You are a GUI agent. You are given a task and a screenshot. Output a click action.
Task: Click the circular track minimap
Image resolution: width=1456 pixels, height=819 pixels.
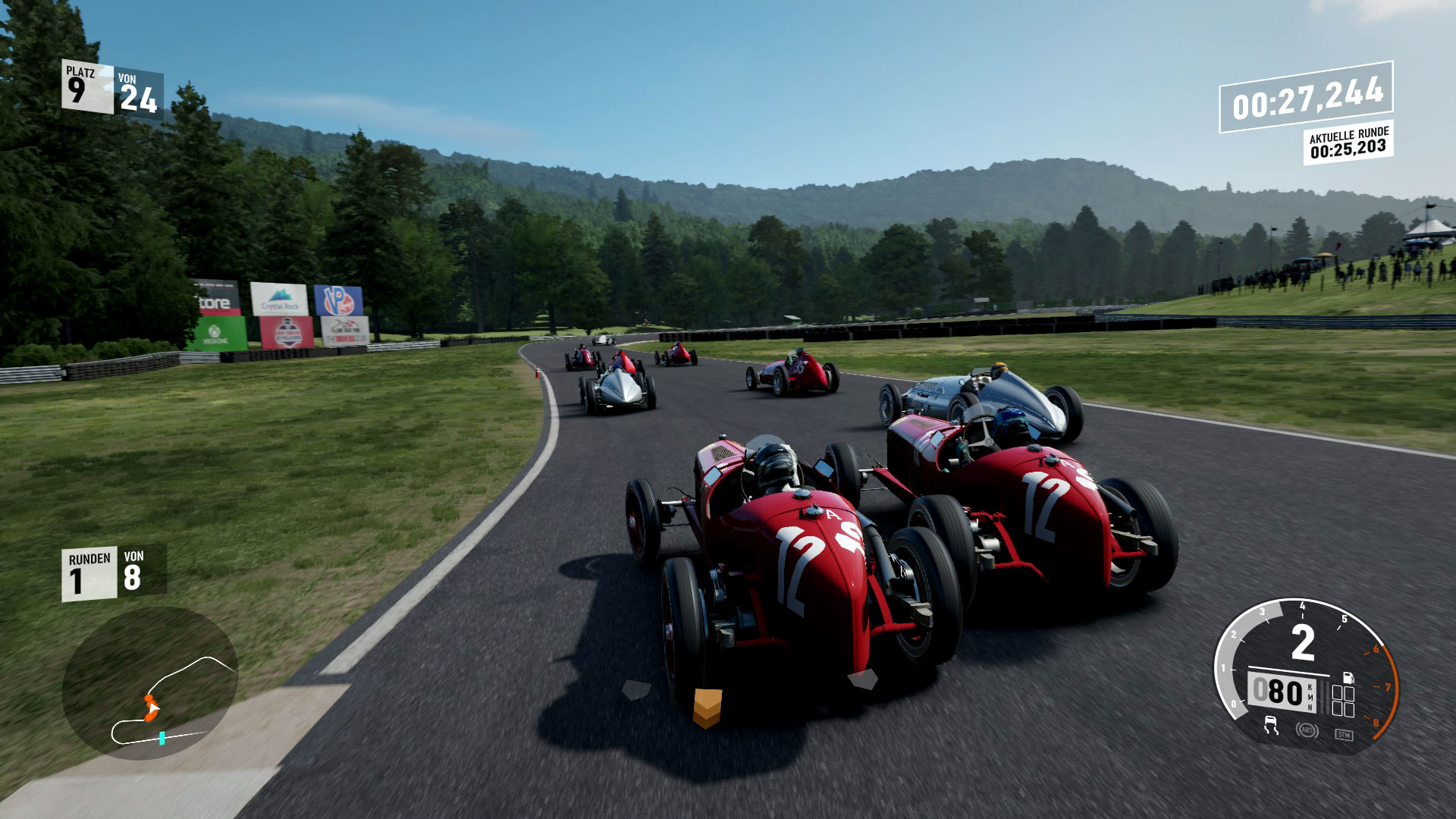149,682
